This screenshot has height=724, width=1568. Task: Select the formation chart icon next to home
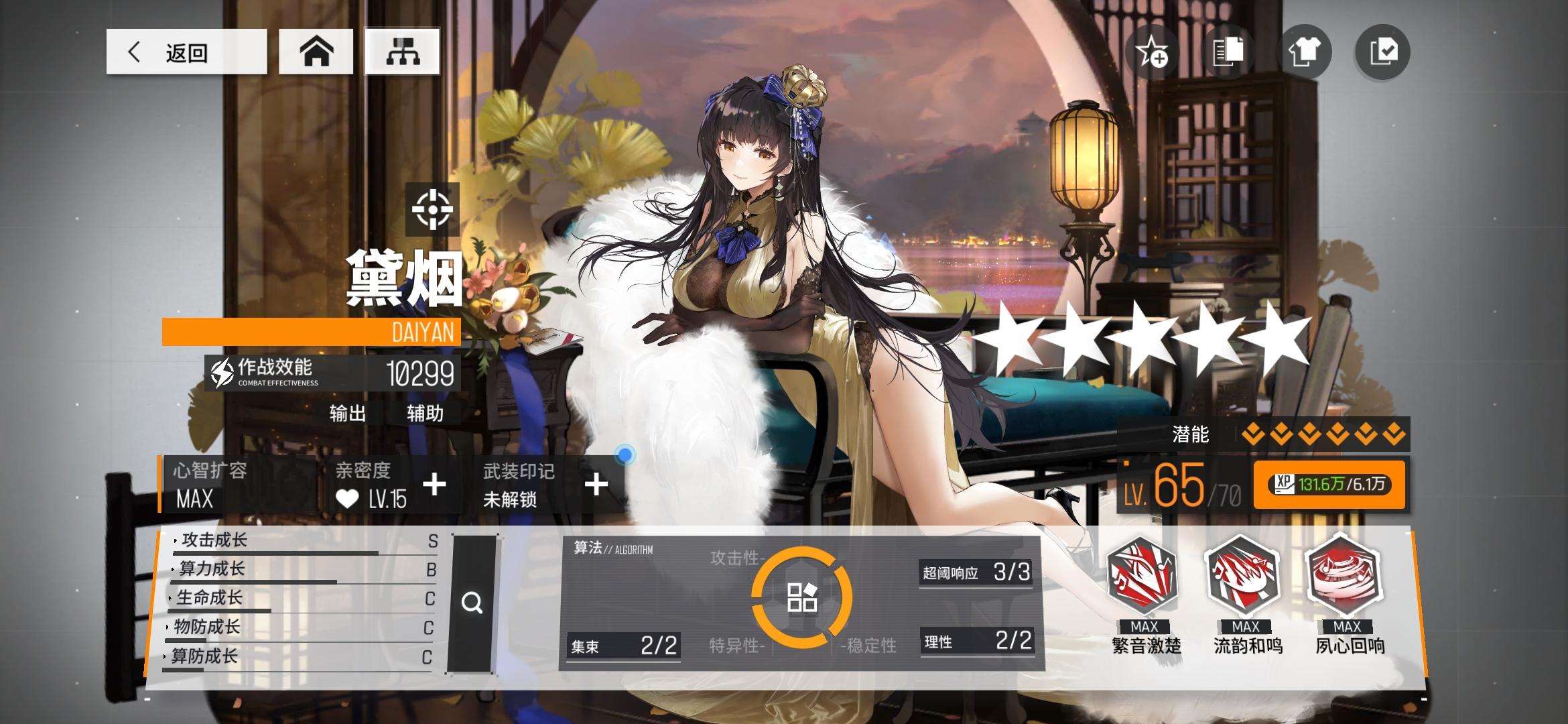click(x=401, y=52)
